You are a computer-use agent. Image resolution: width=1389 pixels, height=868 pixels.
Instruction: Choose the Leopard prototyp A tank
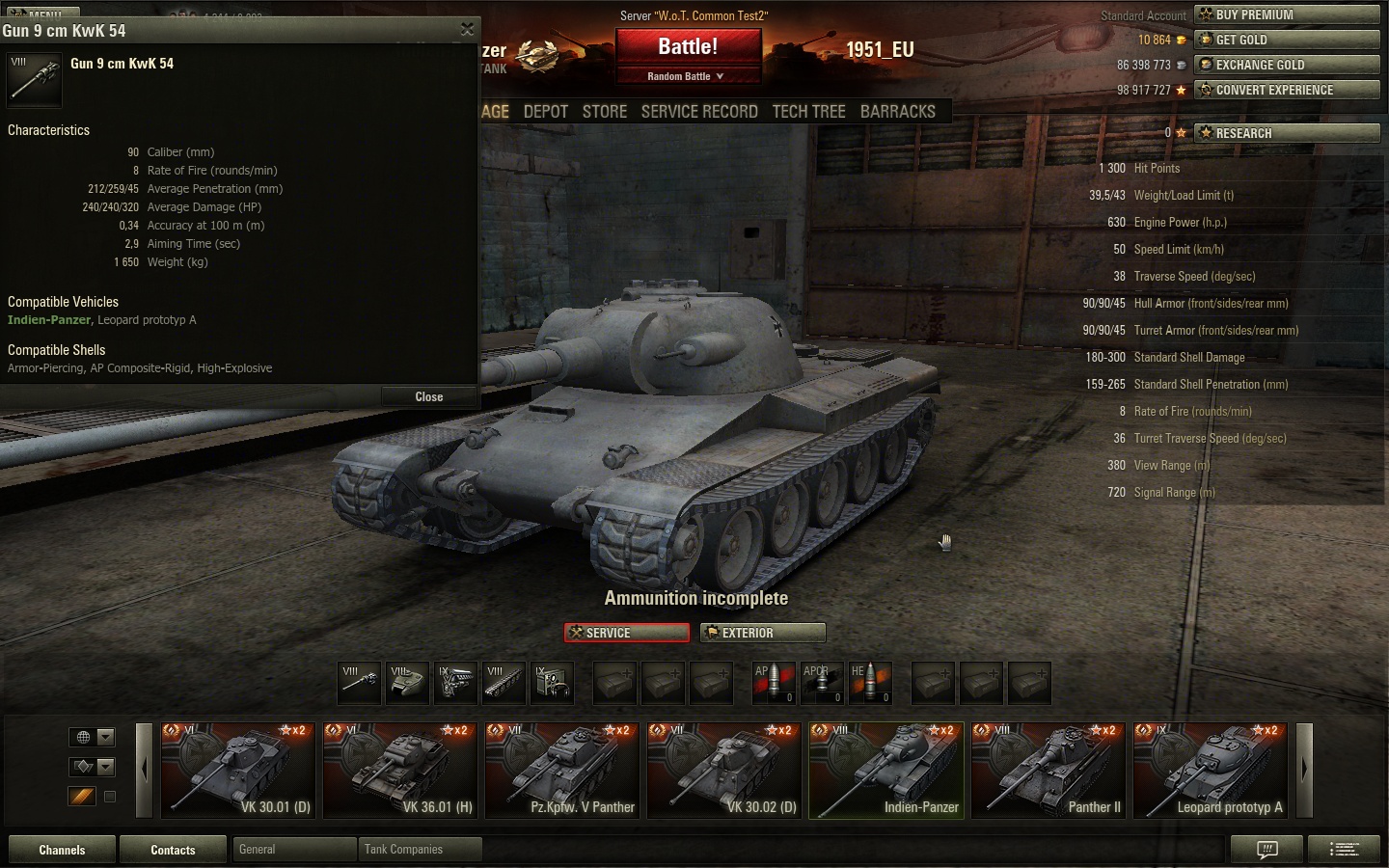1211,770
